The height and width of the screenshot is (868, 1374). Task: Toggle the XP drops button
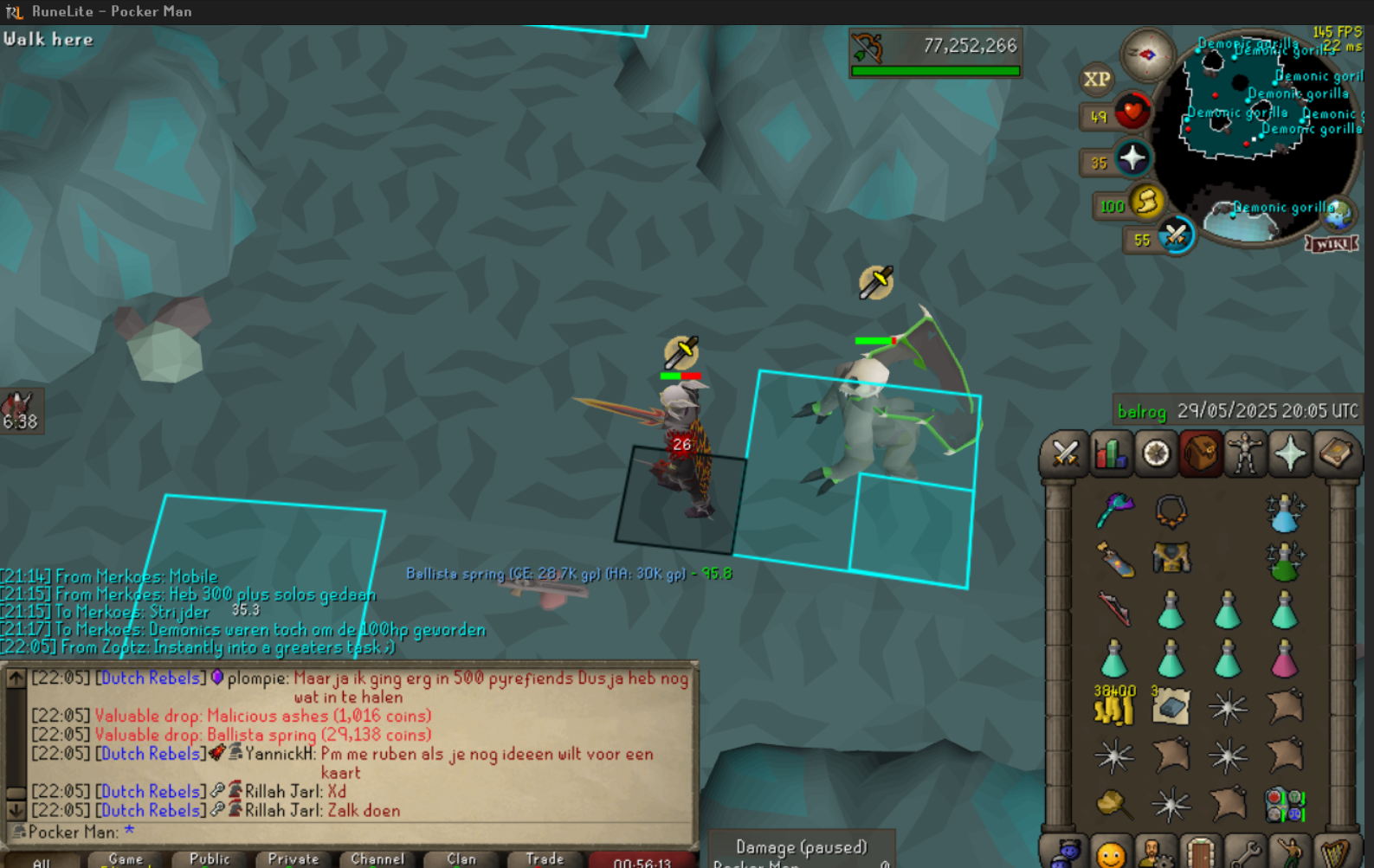tap(1097, 80)
